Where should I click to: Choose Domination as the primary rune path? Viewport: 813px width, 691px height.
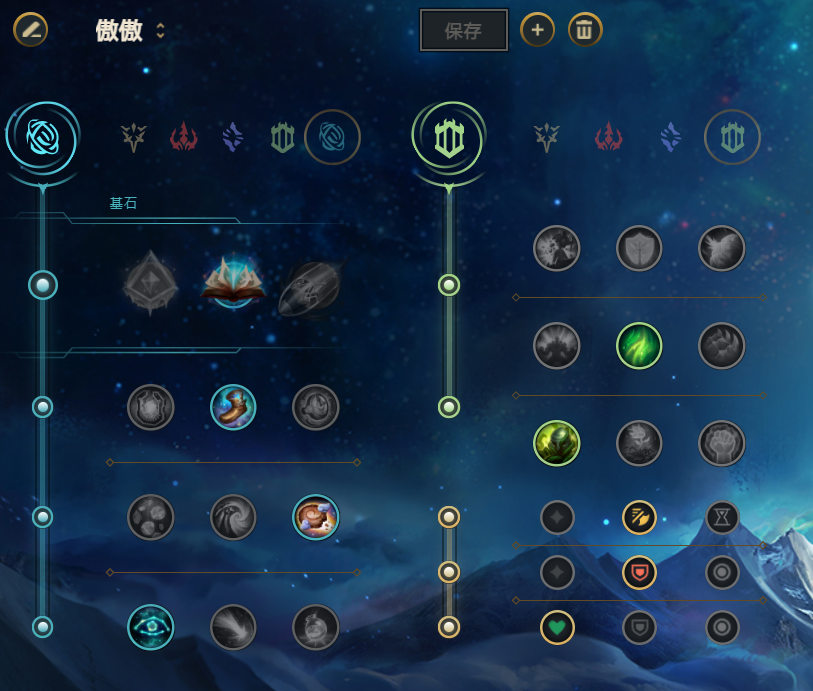coord(183,137)
